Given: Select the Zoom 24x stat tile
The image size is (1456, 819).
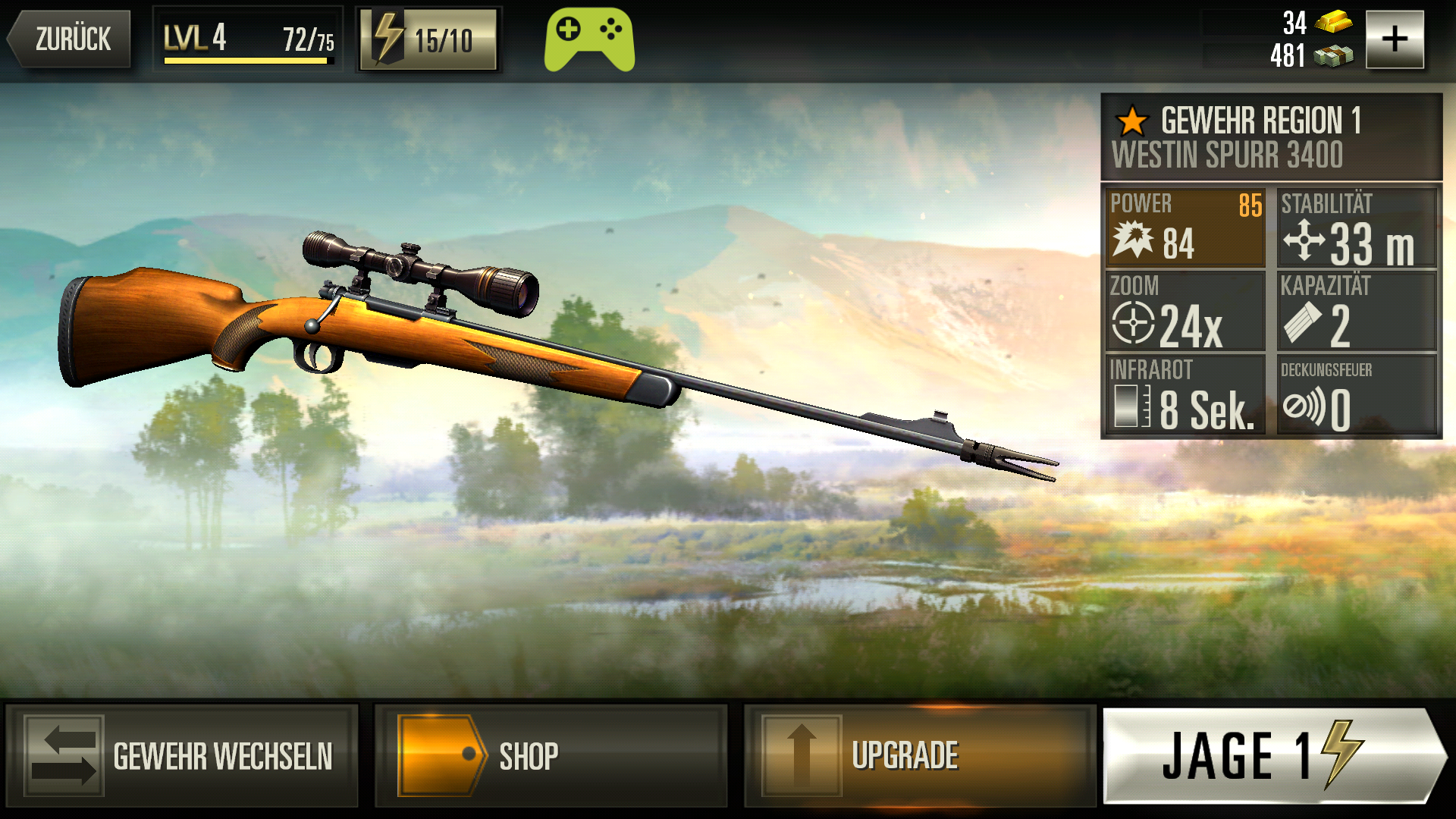Looking at the screenshot, I should [x=1186, y=311].
